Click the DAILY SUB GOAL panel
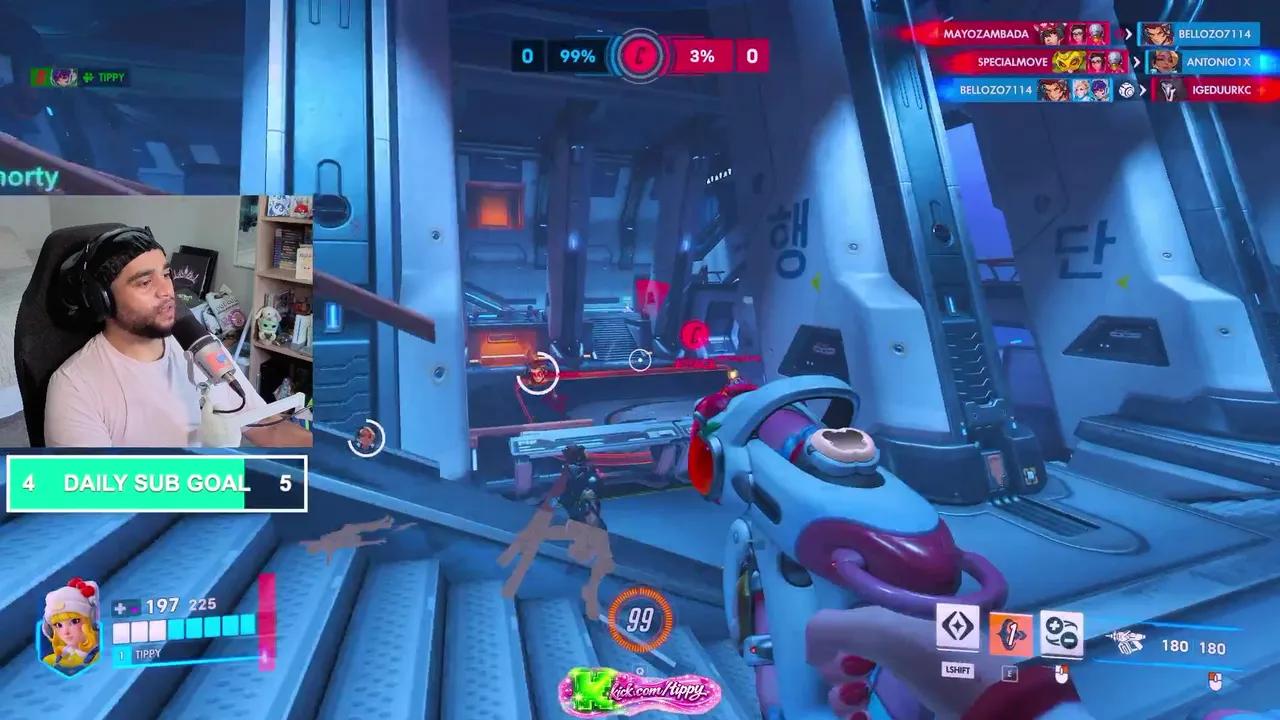Image resolution: width=1280 pixels, height=720 pixels. click(155, 482)
